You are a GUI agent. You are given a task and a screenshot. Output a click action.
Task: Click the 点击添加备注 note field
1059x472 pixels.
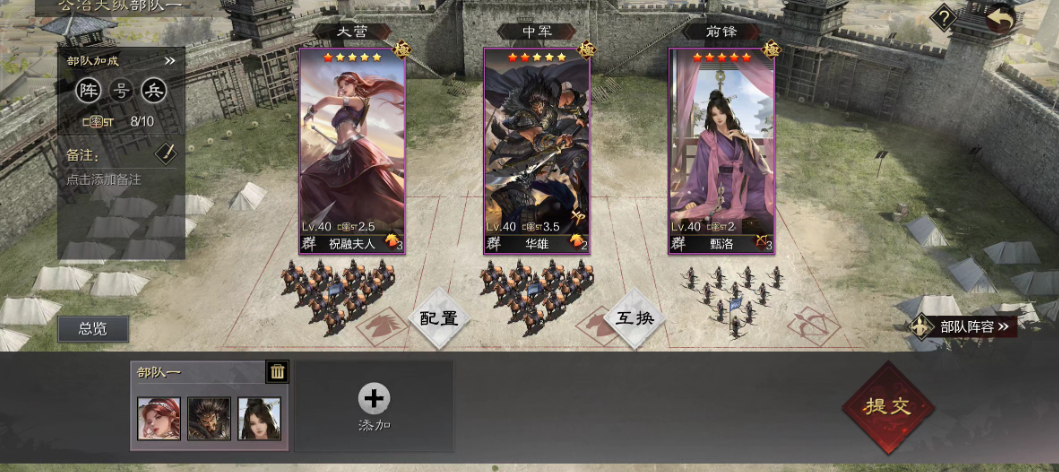pos(104,179)
